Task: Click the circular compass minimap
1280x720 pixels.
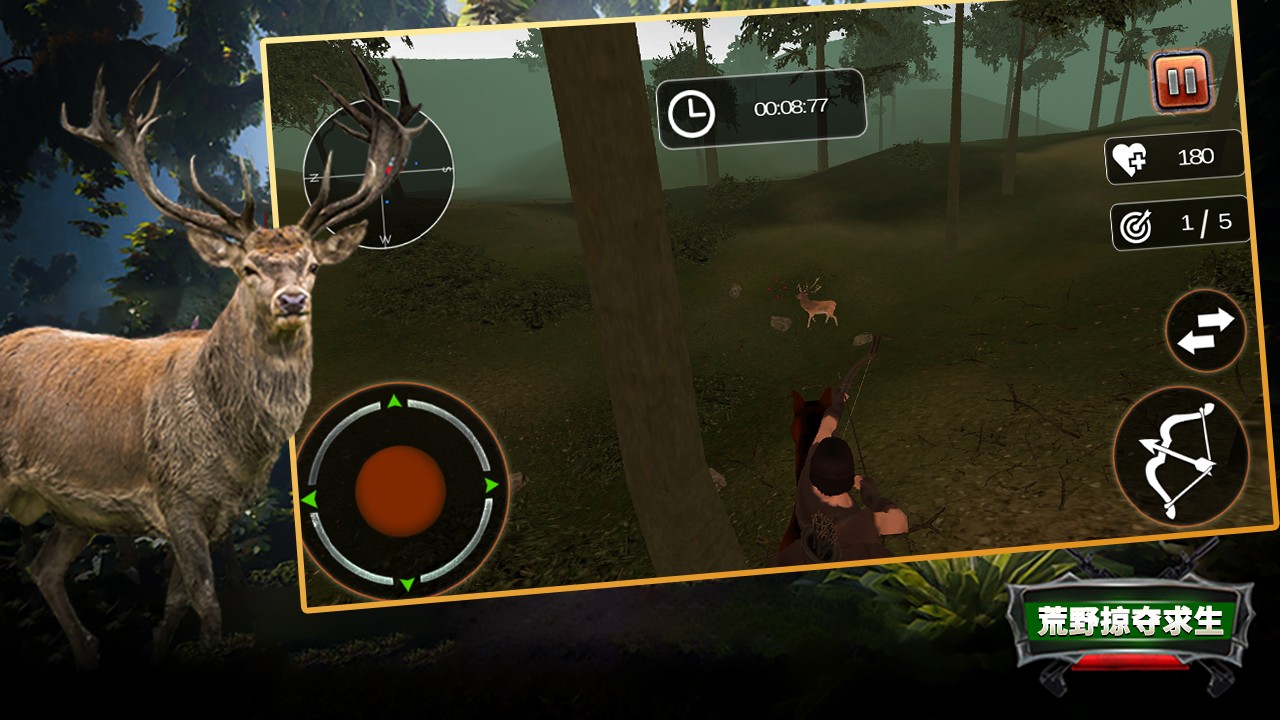Action: click(x=378, y=173)
